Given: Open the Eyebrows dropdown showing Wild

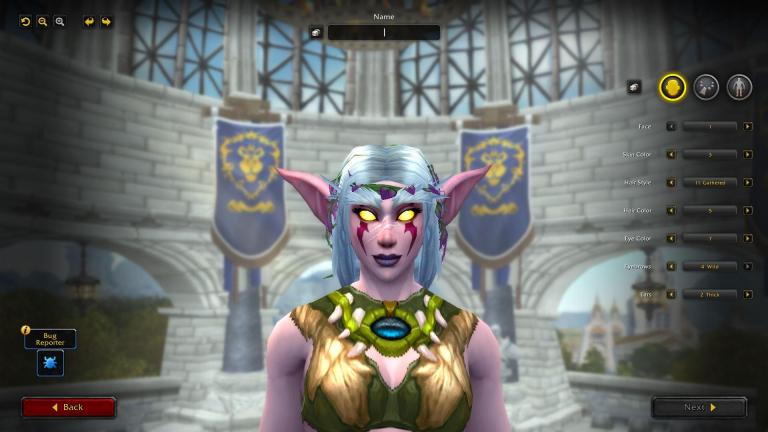Looking at the screenshot, I should [x=710, y=266].
